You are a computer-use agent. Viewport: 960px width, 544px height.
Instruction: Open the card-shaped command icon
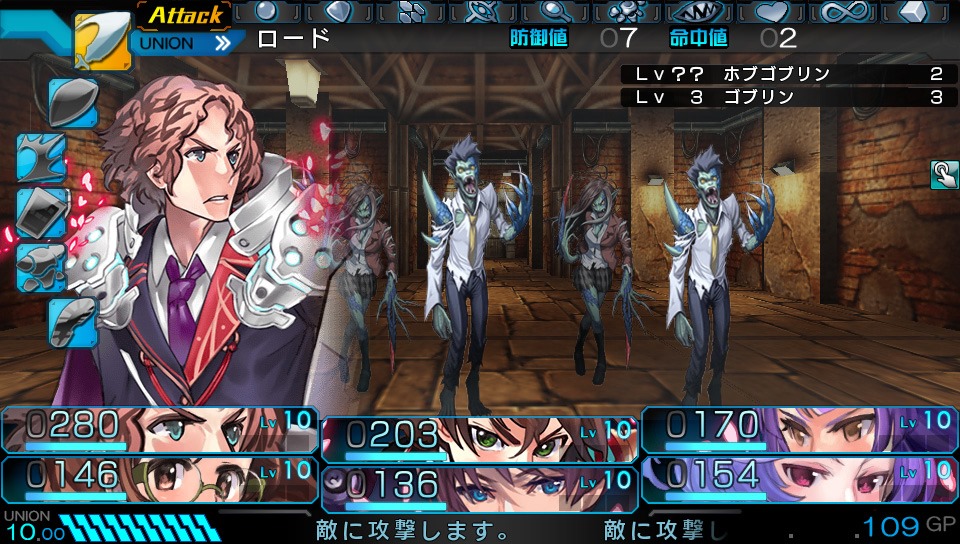[x=43, y=211]
